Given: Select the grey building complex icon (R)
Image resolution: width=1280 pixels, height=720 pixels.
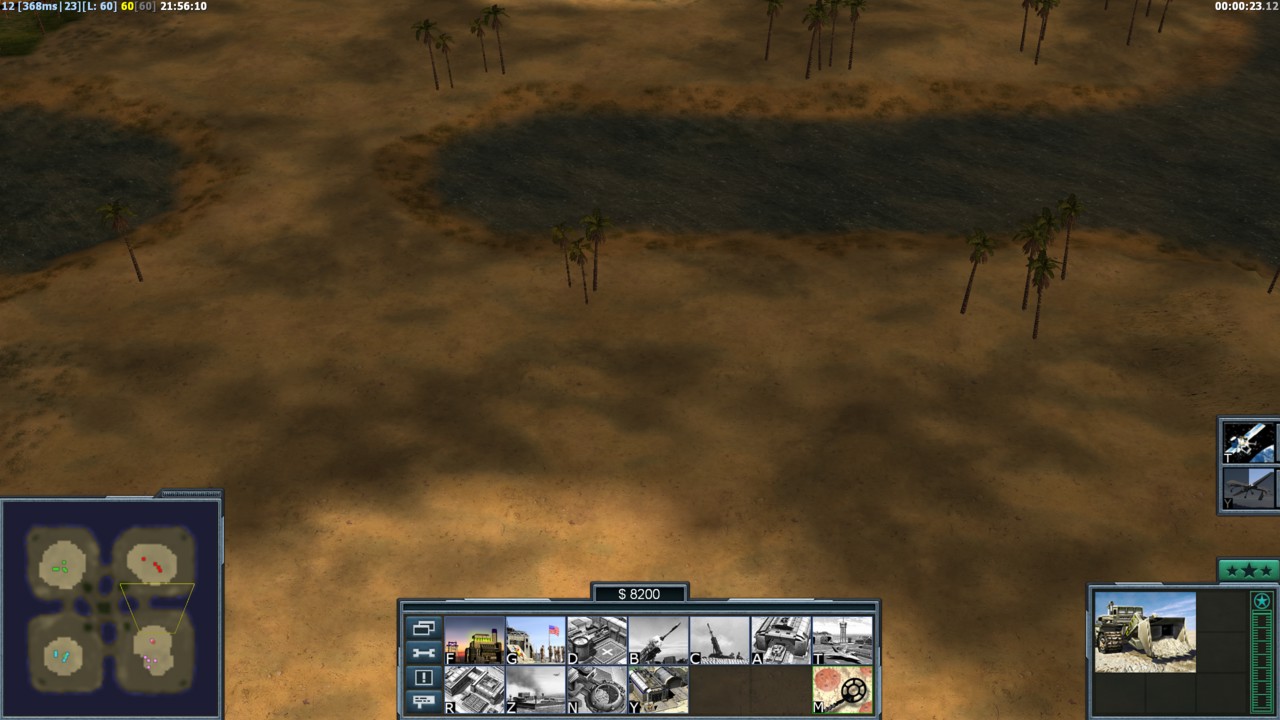Looking at the screenshot, I should pos(474,690).
